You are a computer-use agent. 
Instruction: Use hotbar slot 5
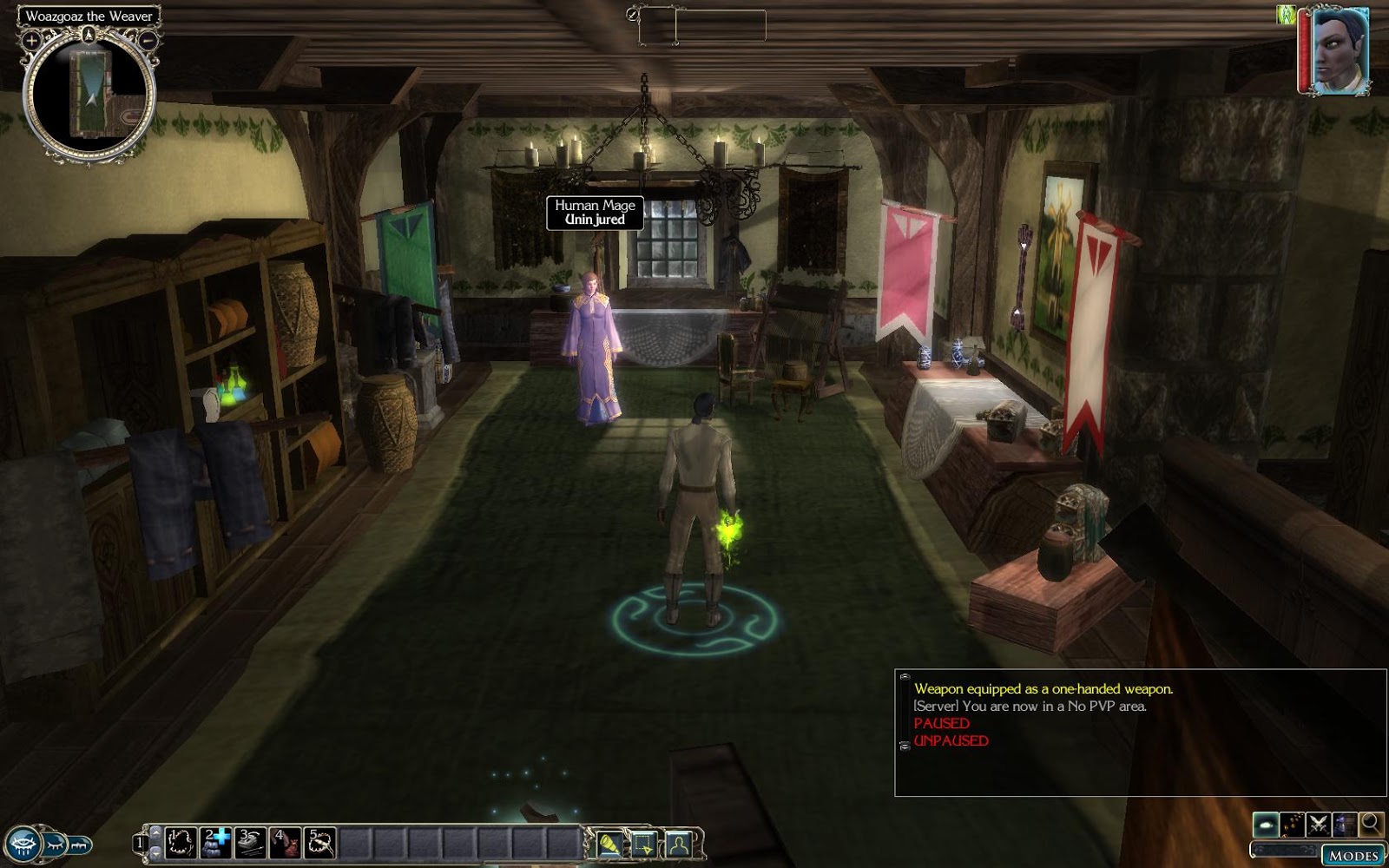pos(319,842)
